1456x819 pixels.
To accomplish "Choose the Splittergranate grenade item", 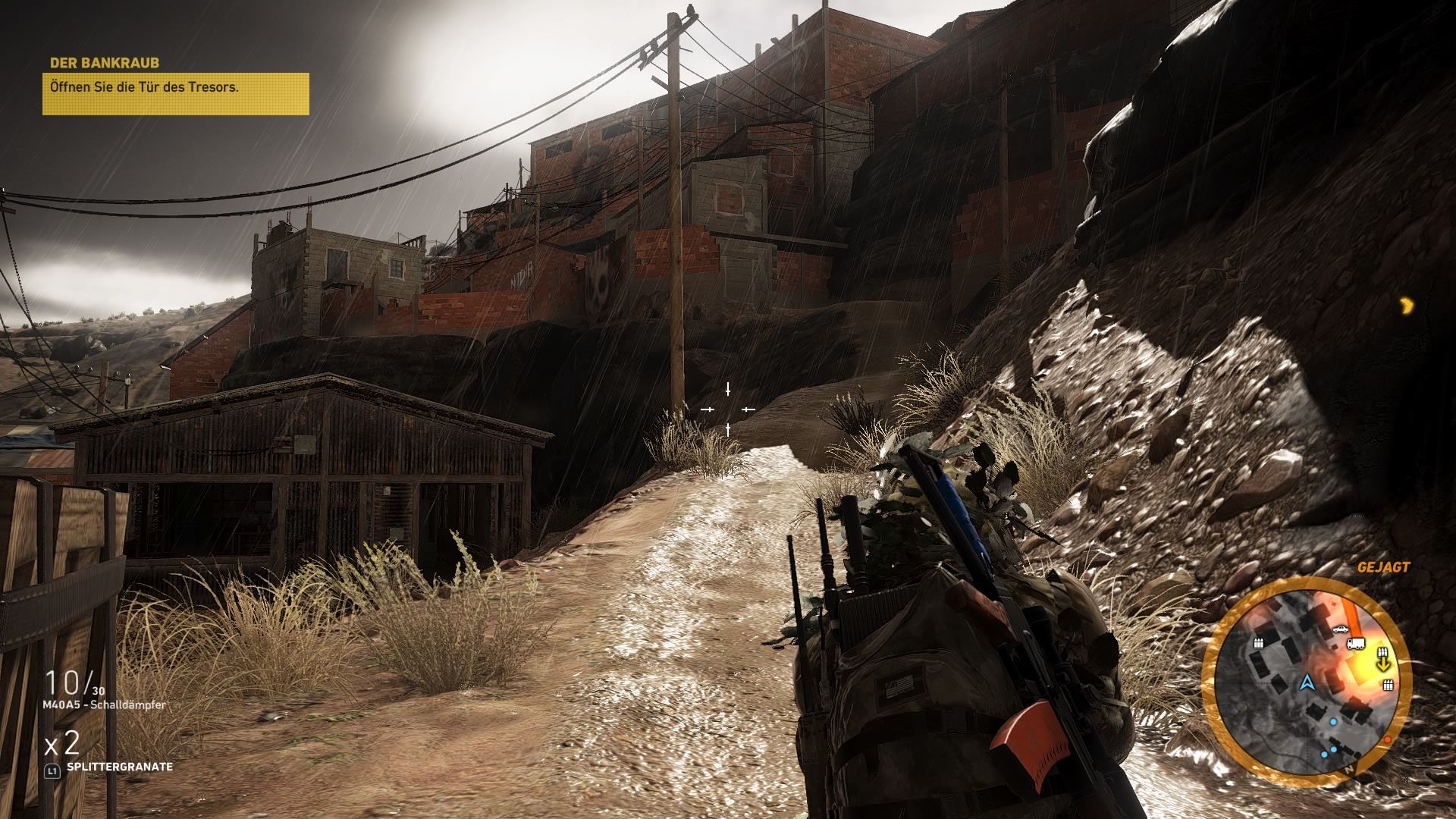I will tap(119, 767).
